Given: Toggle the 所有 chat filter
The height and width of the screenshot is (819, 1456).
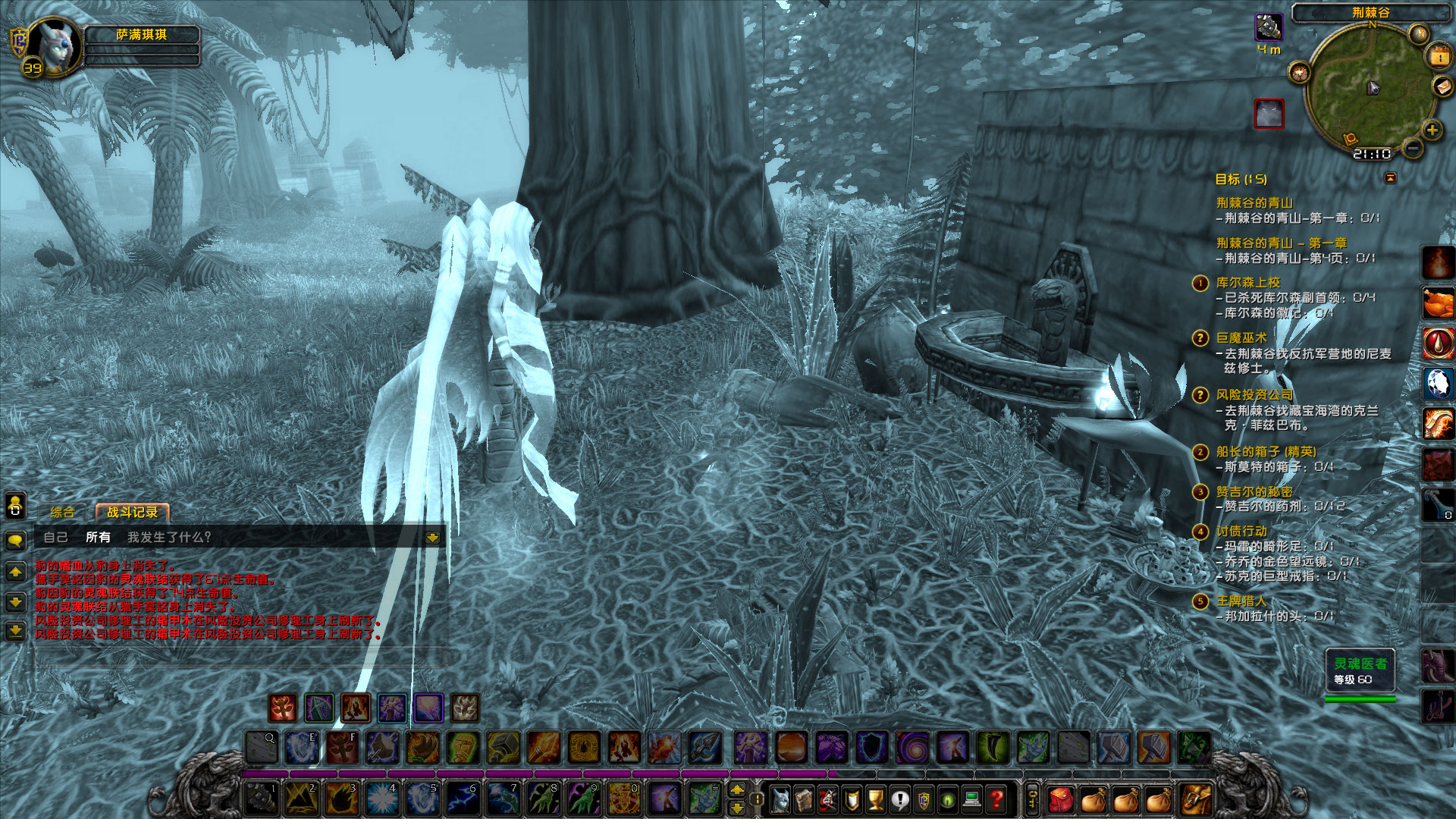Looking at the screenshot, I should coord(99,537).
